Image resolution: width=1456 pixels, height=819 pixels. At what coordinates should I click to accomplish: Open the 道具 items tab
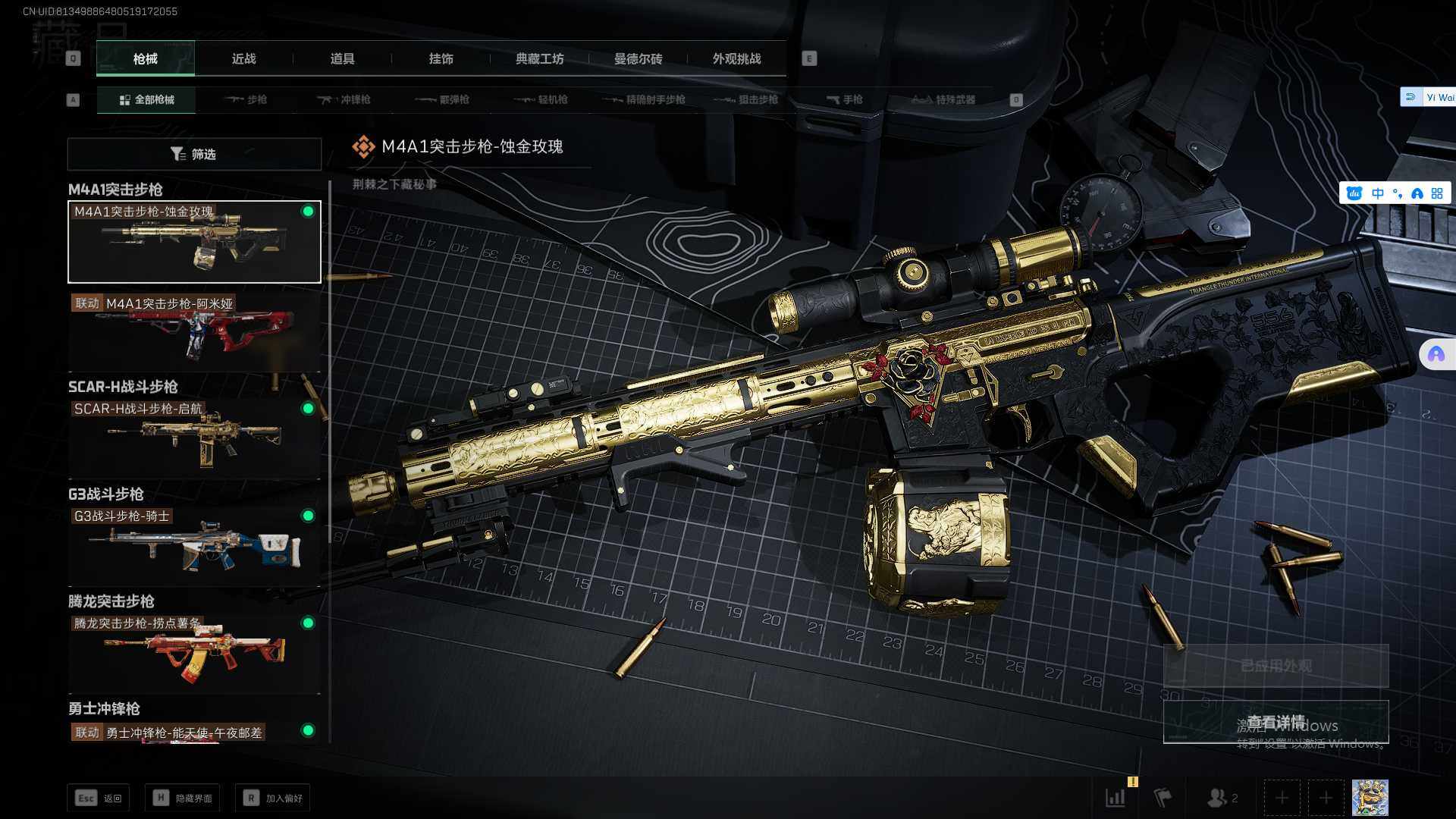(x=342, y=59)
